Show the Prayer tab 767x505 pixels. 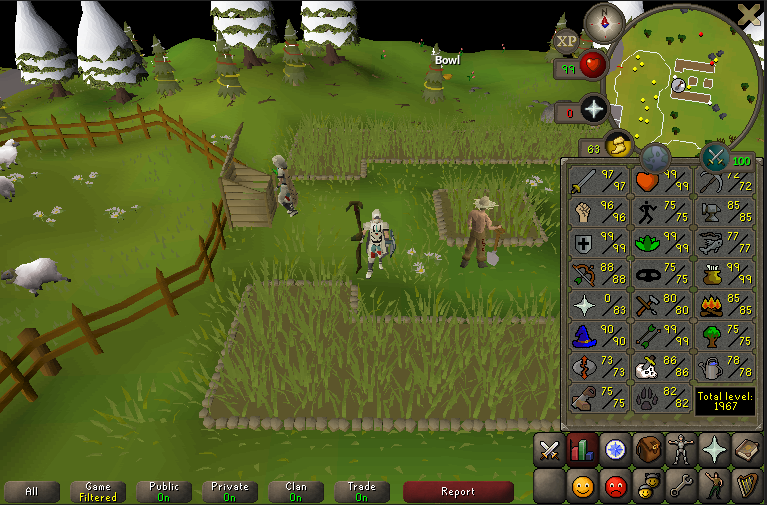click(714, 450)
